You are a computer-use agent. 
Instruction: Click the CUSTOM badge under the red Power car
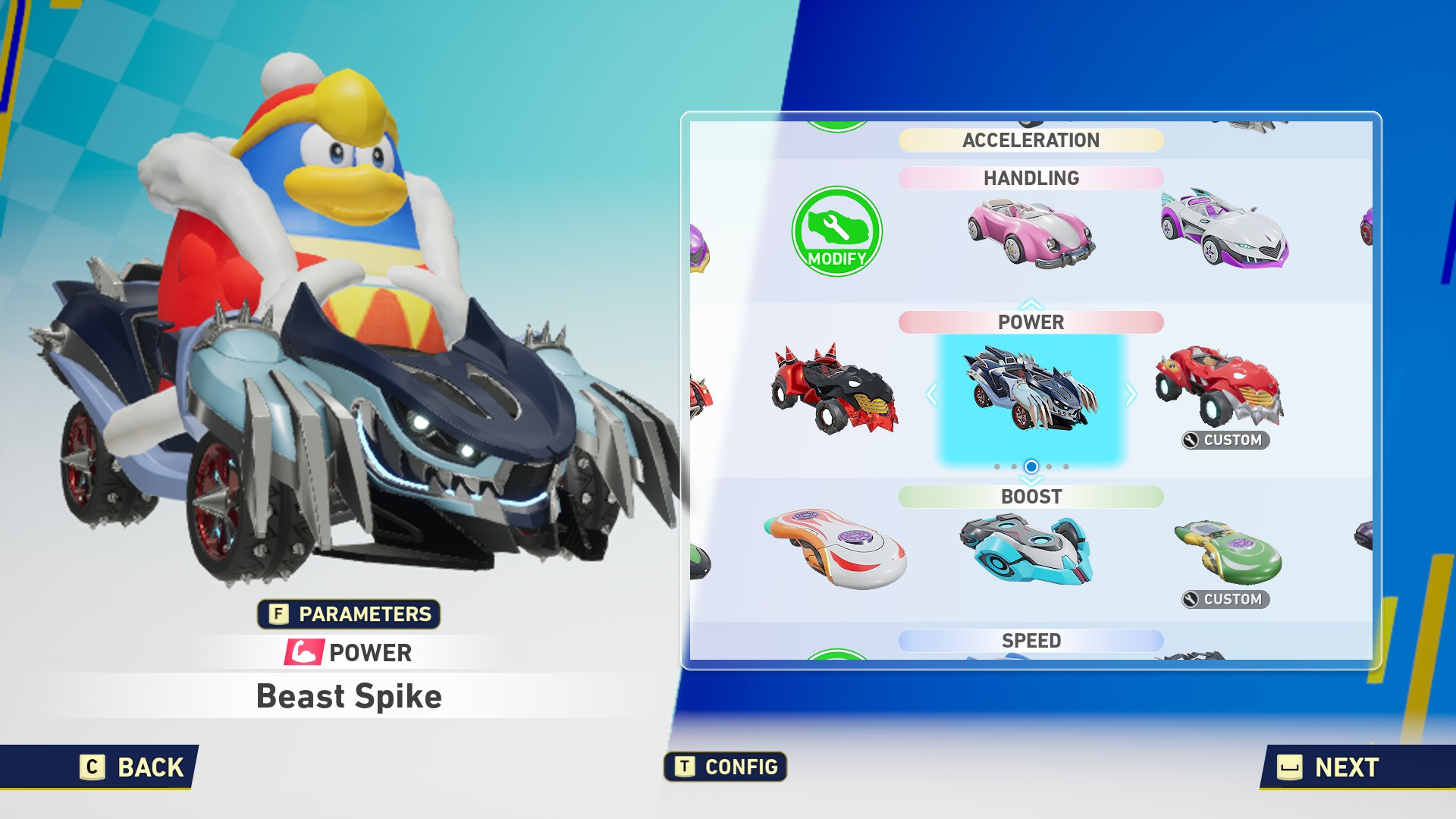[x=1225, y=439]
